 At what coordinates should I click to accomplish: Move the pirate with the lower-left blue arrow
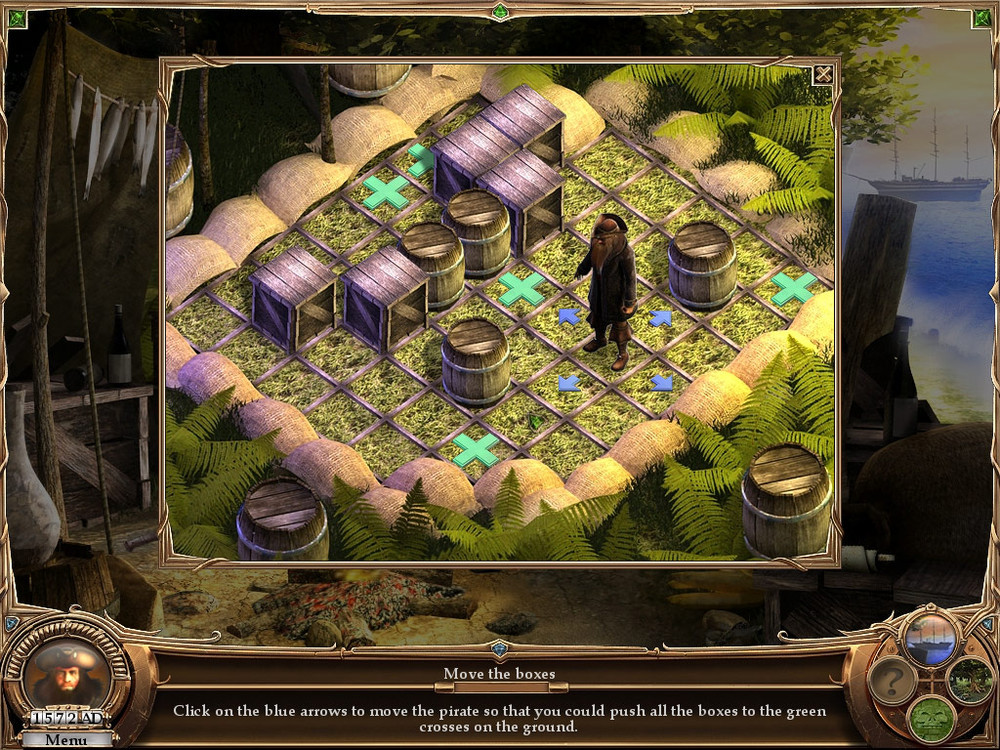(568, 382)
